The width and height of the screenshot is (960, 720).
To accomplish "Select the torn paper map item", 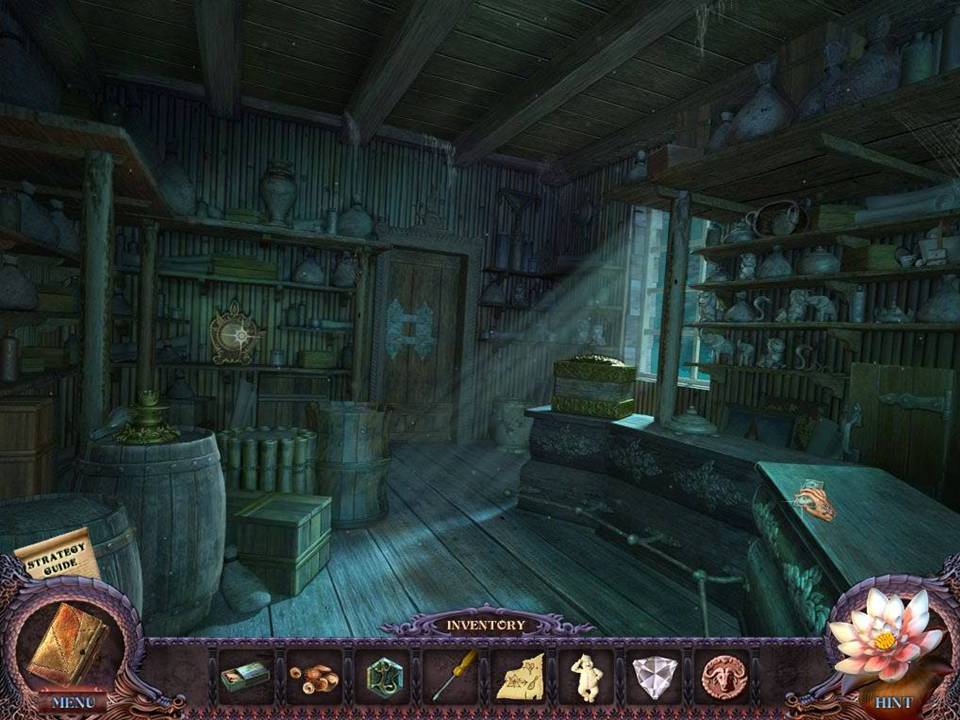I will [519, 676].
